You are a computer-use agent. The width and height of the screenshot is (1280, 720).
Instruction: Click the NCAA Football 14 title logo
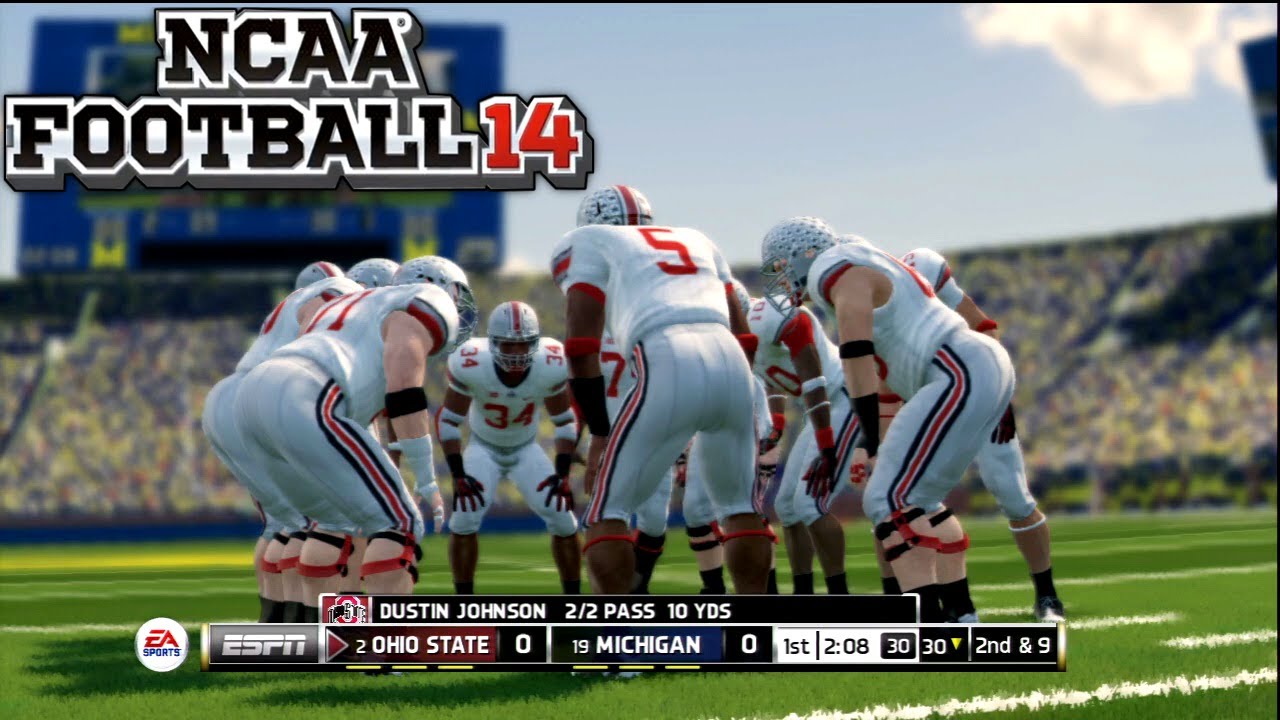pyautogui.click(x=298, y=100)
